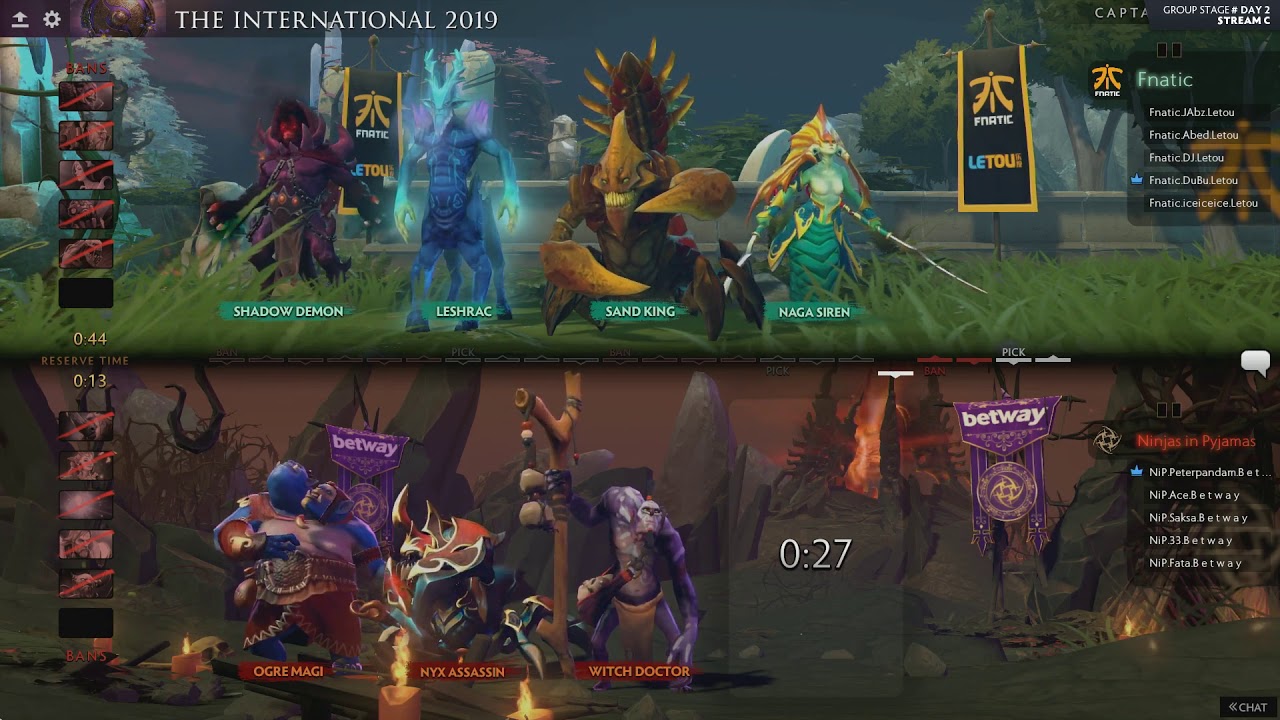Click the Ninjas in Pyjamas team logo

[x=1107, y=441]
